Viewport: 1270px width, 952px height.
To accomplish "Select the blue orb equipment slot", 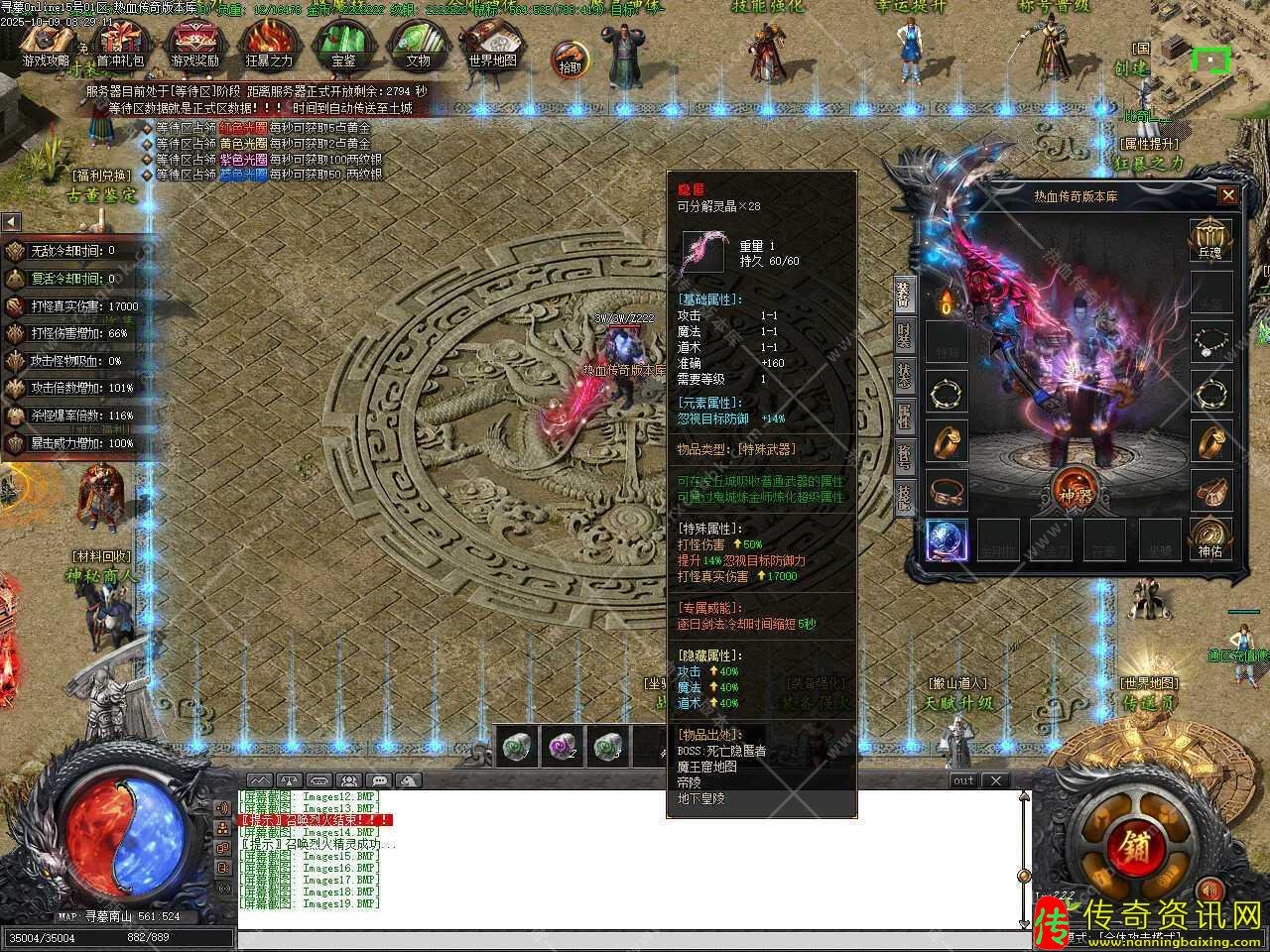I will 948,538.
